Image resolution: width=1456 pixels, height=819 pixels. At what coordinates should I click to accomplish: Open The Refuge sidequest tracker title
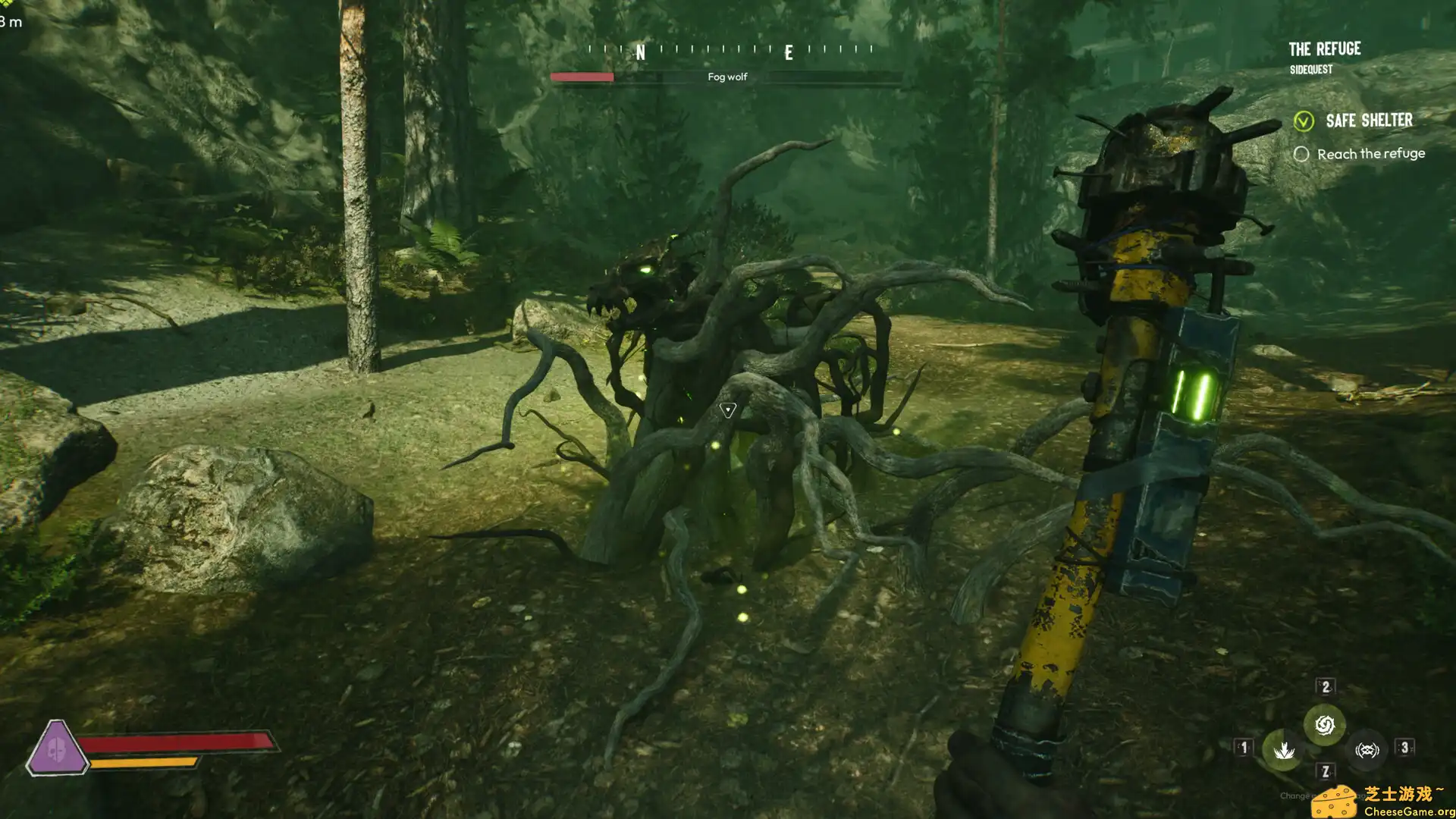coord(1324,50)
